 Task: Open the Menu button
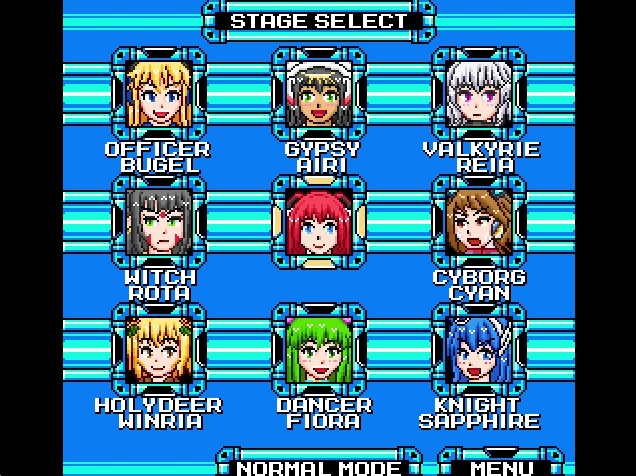(502, 466)
